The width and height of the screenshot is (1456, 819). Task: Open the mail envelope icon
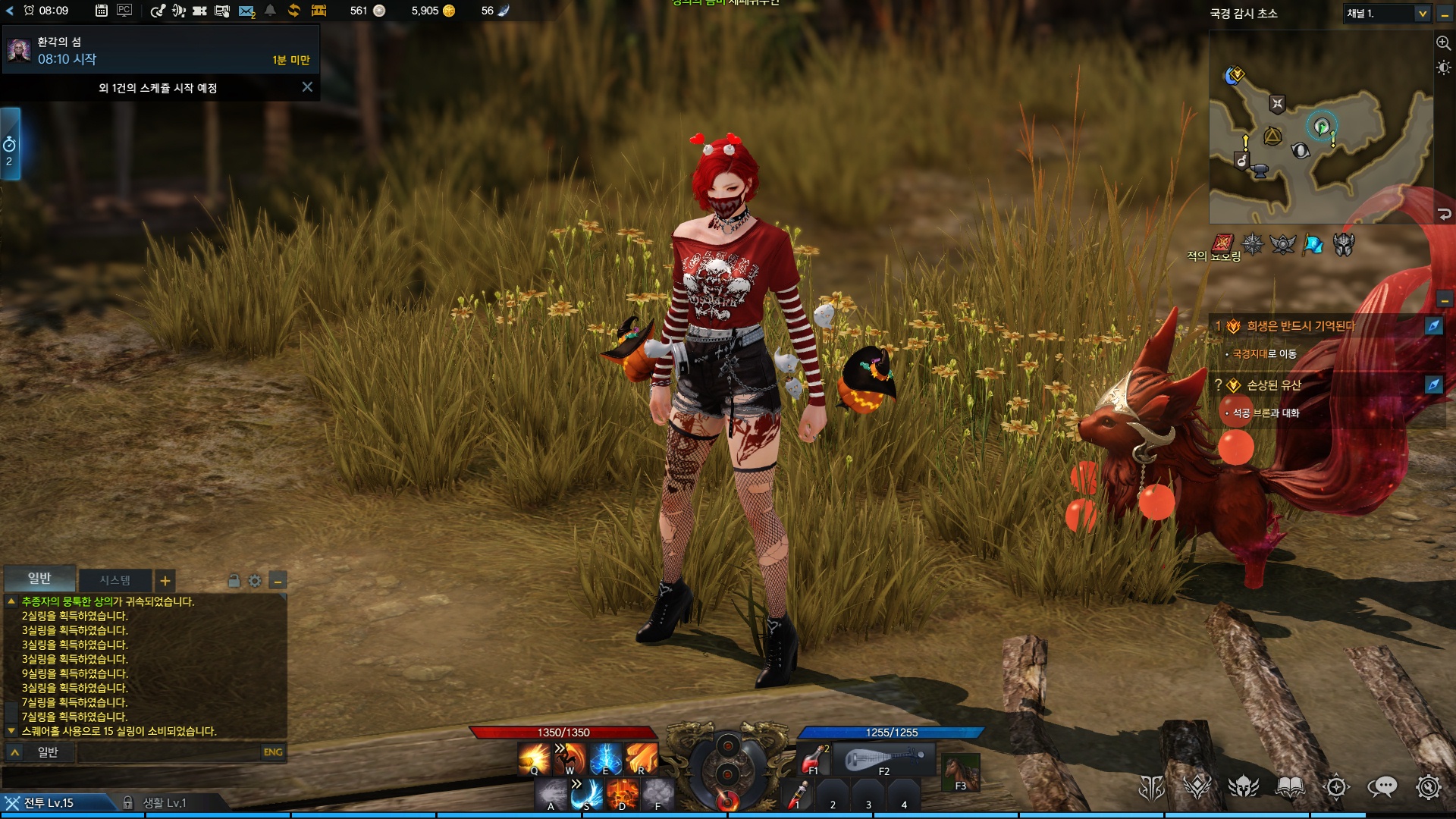coord(246,11)
